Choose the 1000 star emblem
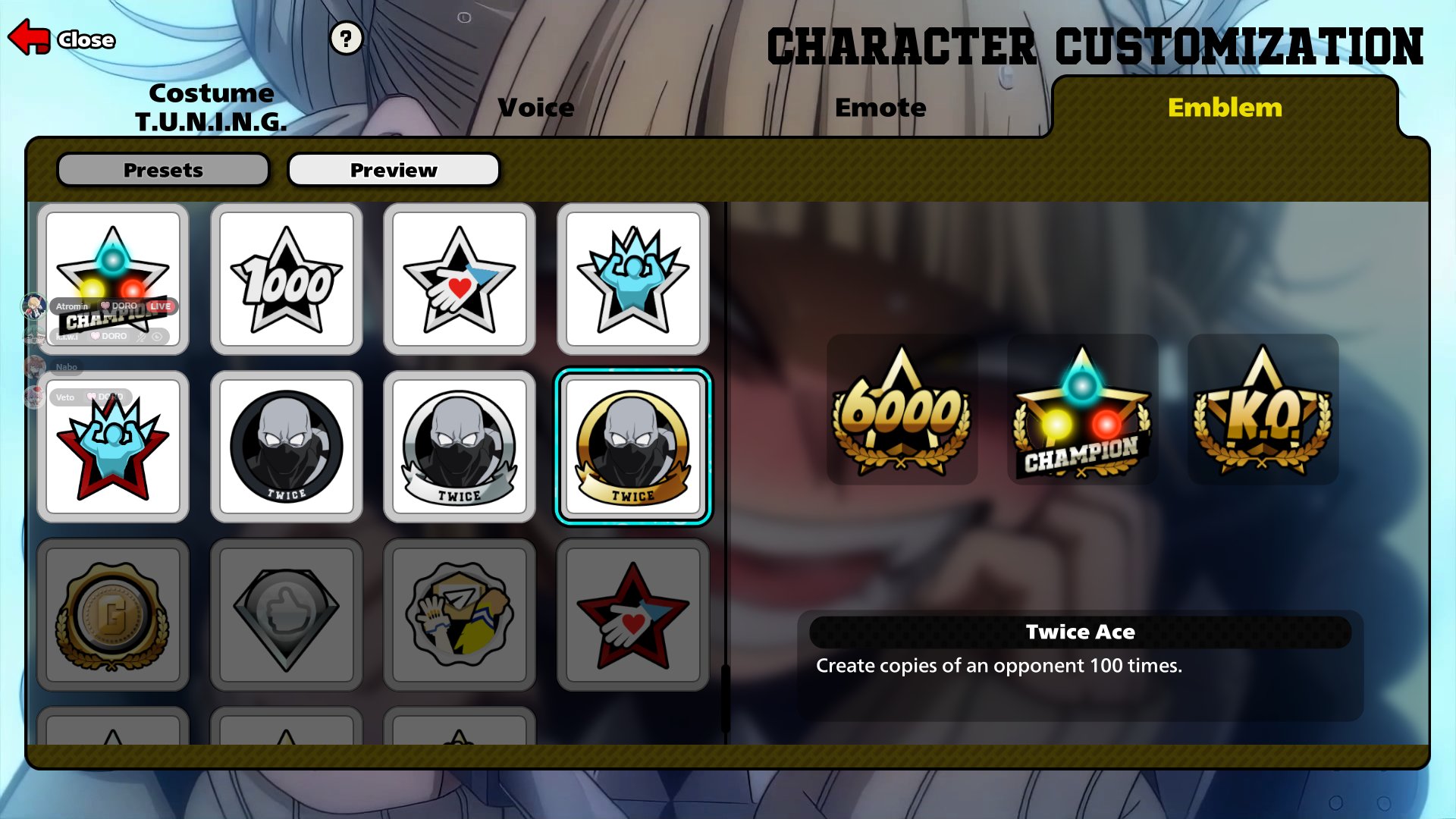 coord(287,279)
